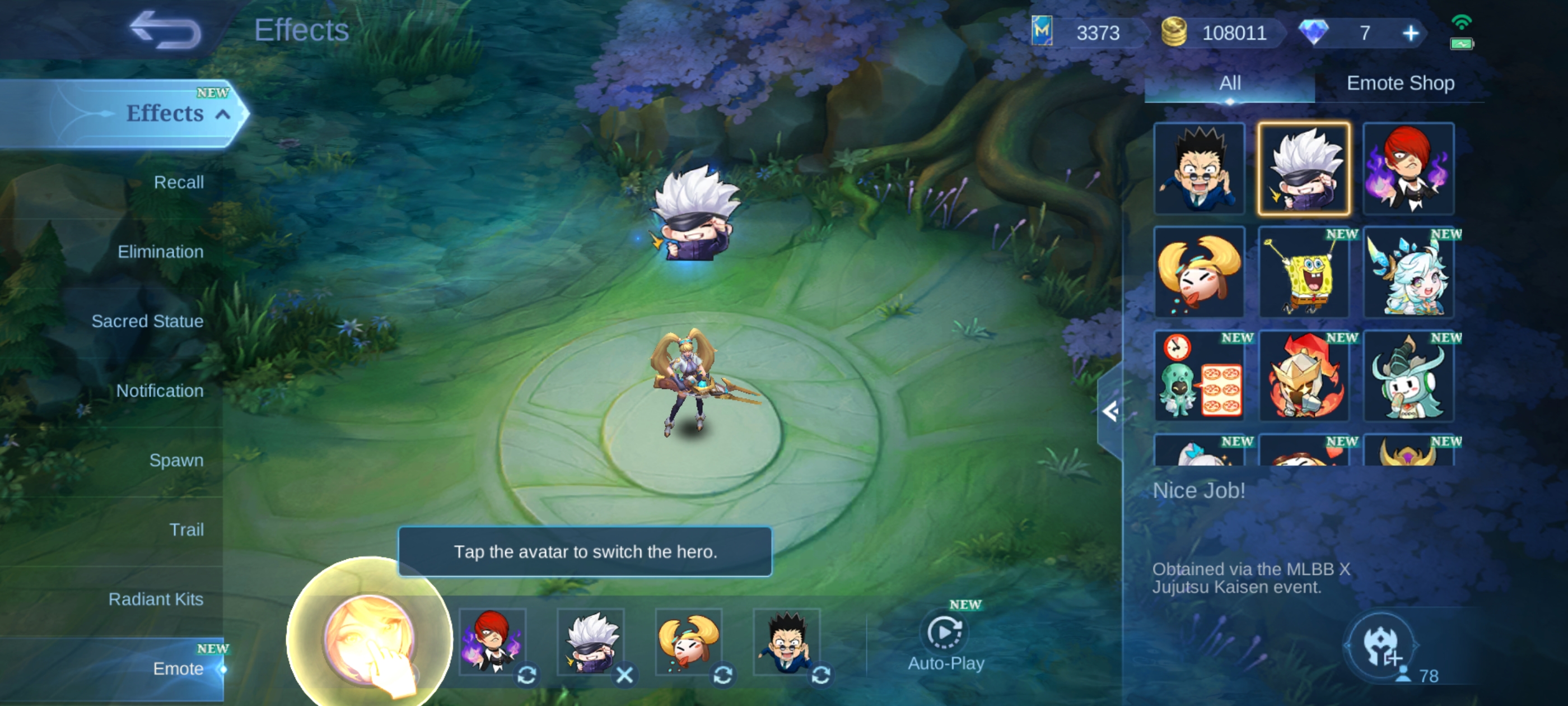The image size is (1568, 706).
Task: Select the red-haired purple flame emote in grid
Action: pyautogui.click(x=1408, y=169)
